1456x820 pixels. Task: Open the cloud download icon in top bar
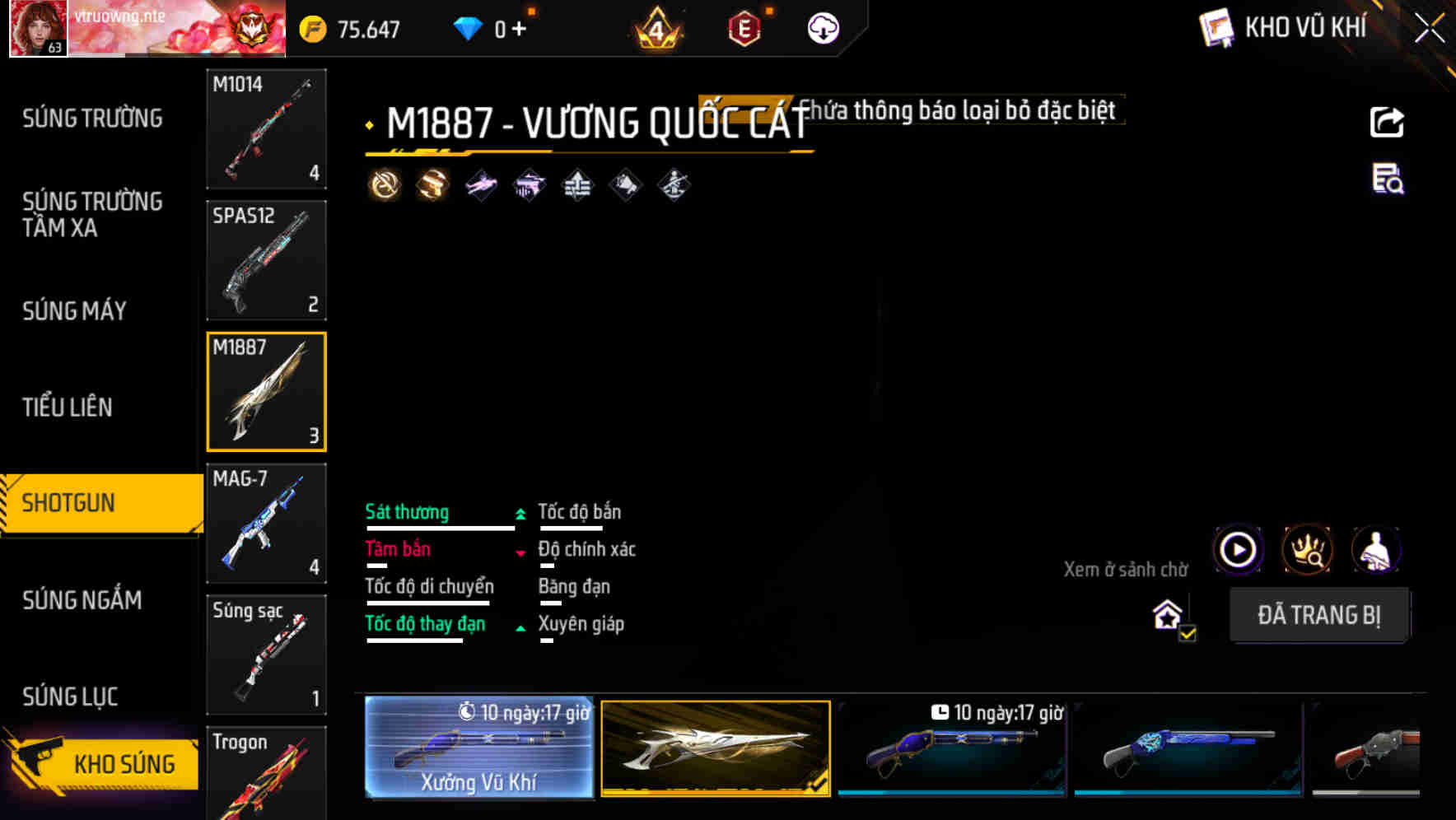pyautogui.click(x=821, y=27)
